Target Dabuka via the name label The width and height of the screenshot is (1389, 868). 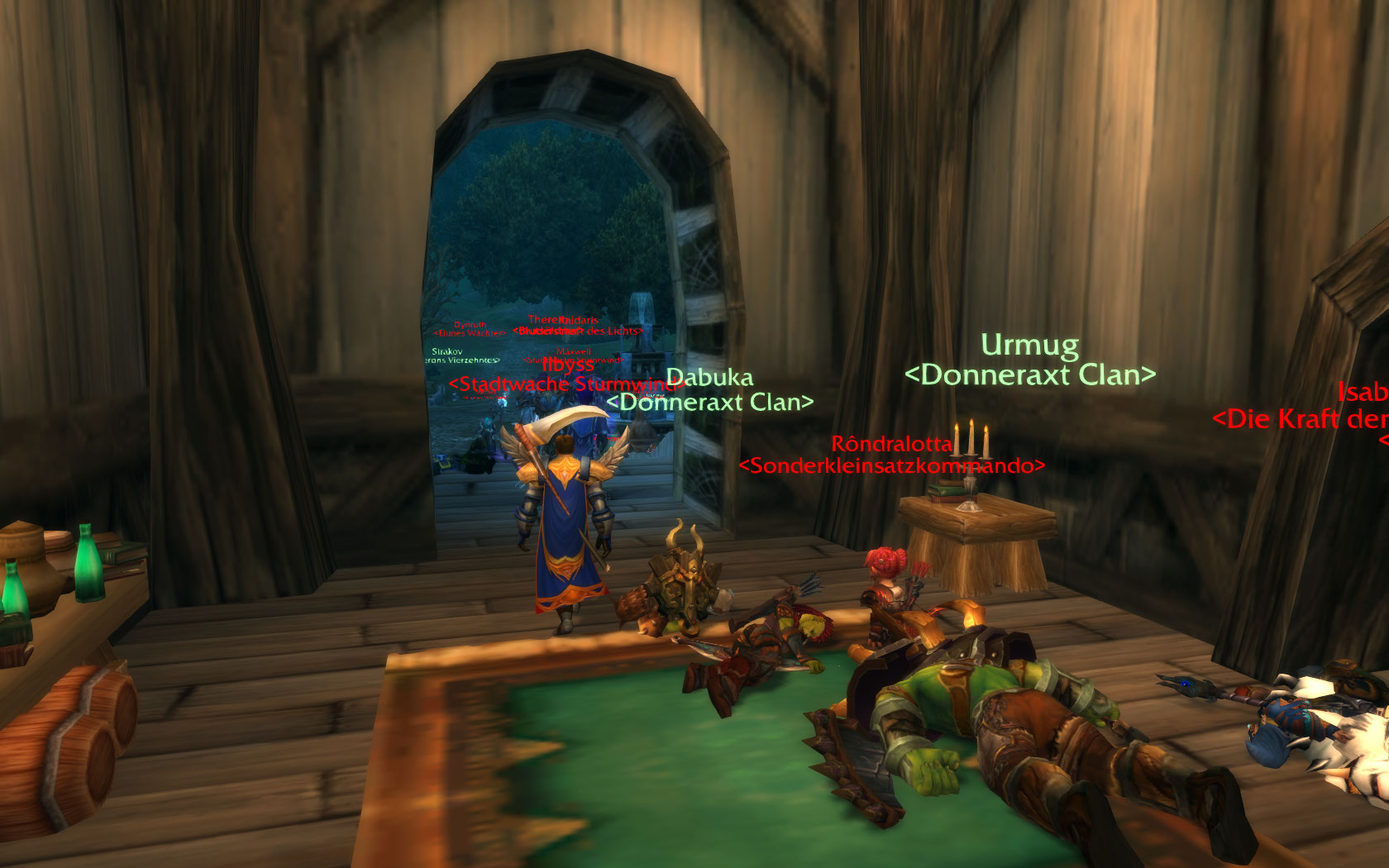[x=710, y=378]
